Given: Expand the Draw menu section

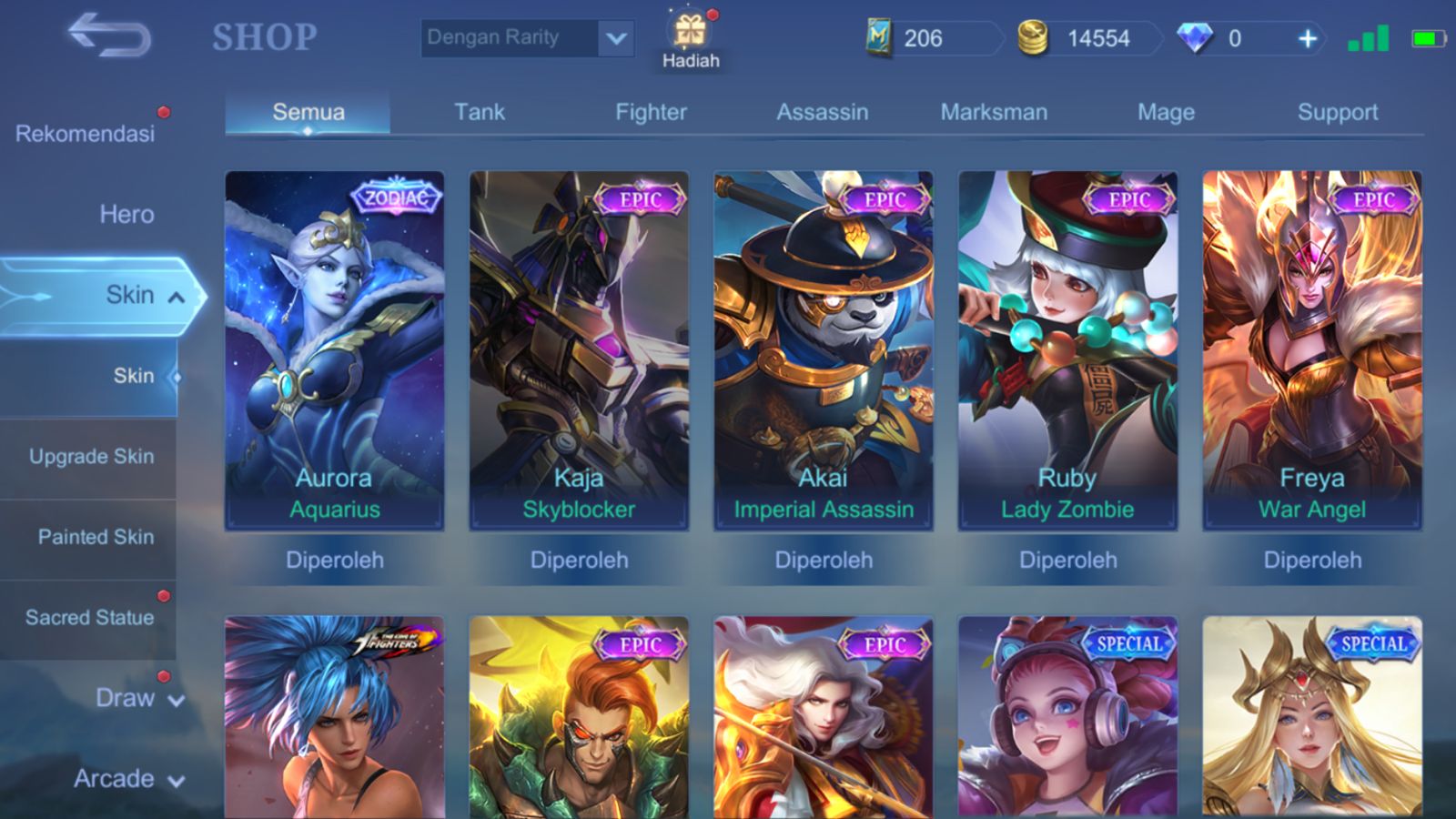Looking at the screenshot, I should point(136,698).
